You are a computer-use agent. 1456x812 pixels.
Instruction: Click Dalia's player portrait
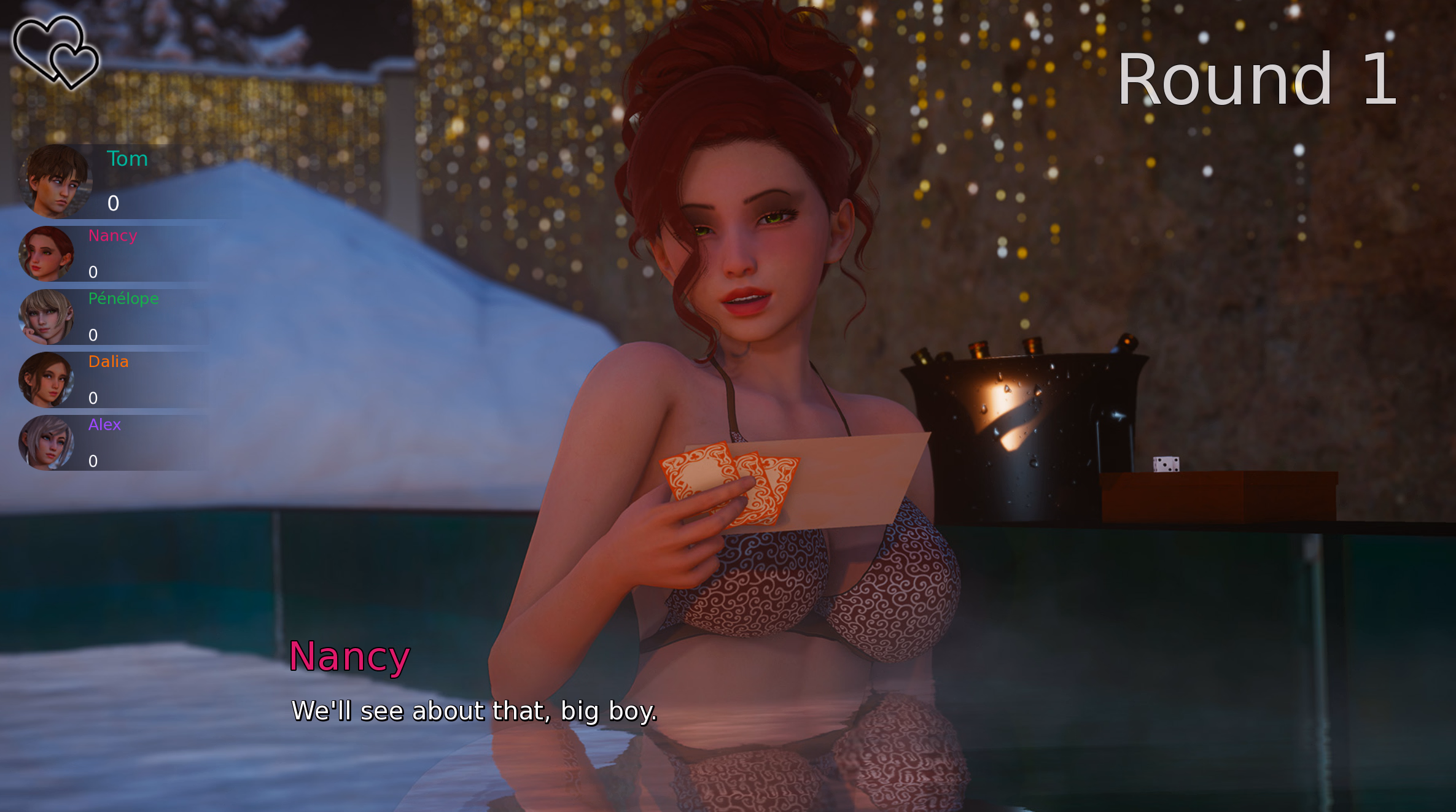click(x=47, y=380)
